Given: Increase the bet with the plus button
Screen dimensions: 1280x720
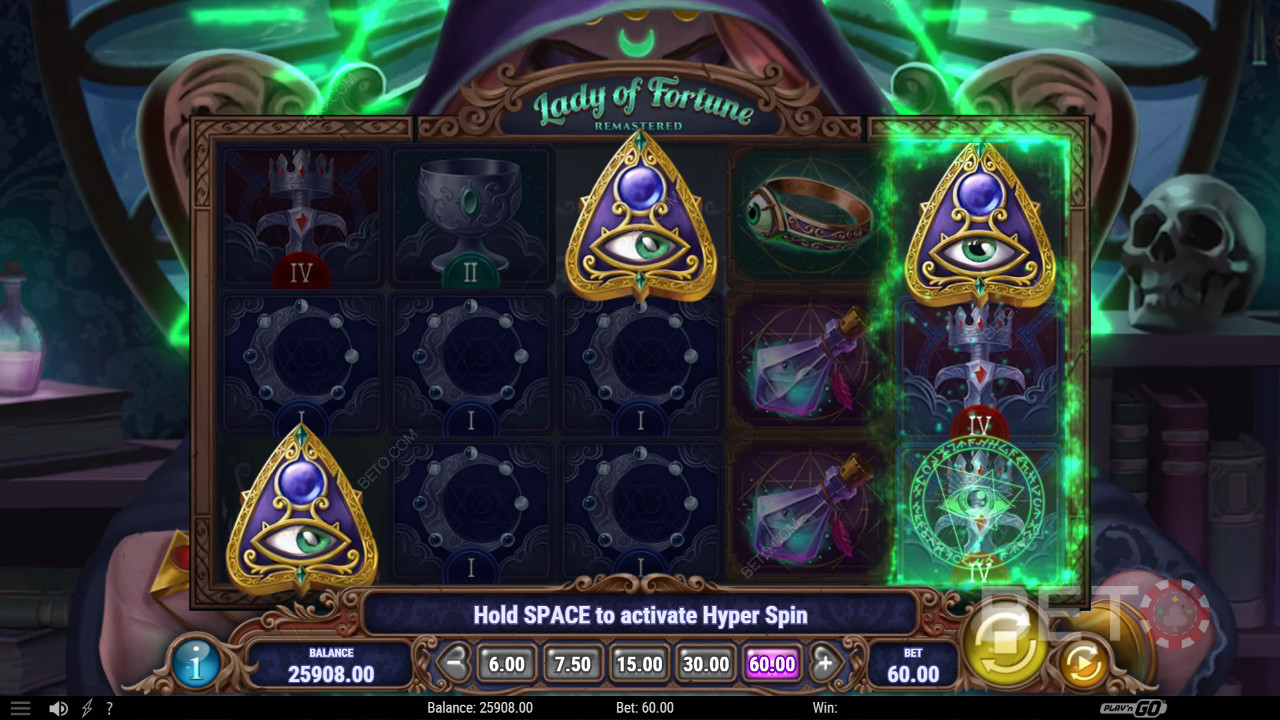Looking at the screenshot, I should coord(826,663).
